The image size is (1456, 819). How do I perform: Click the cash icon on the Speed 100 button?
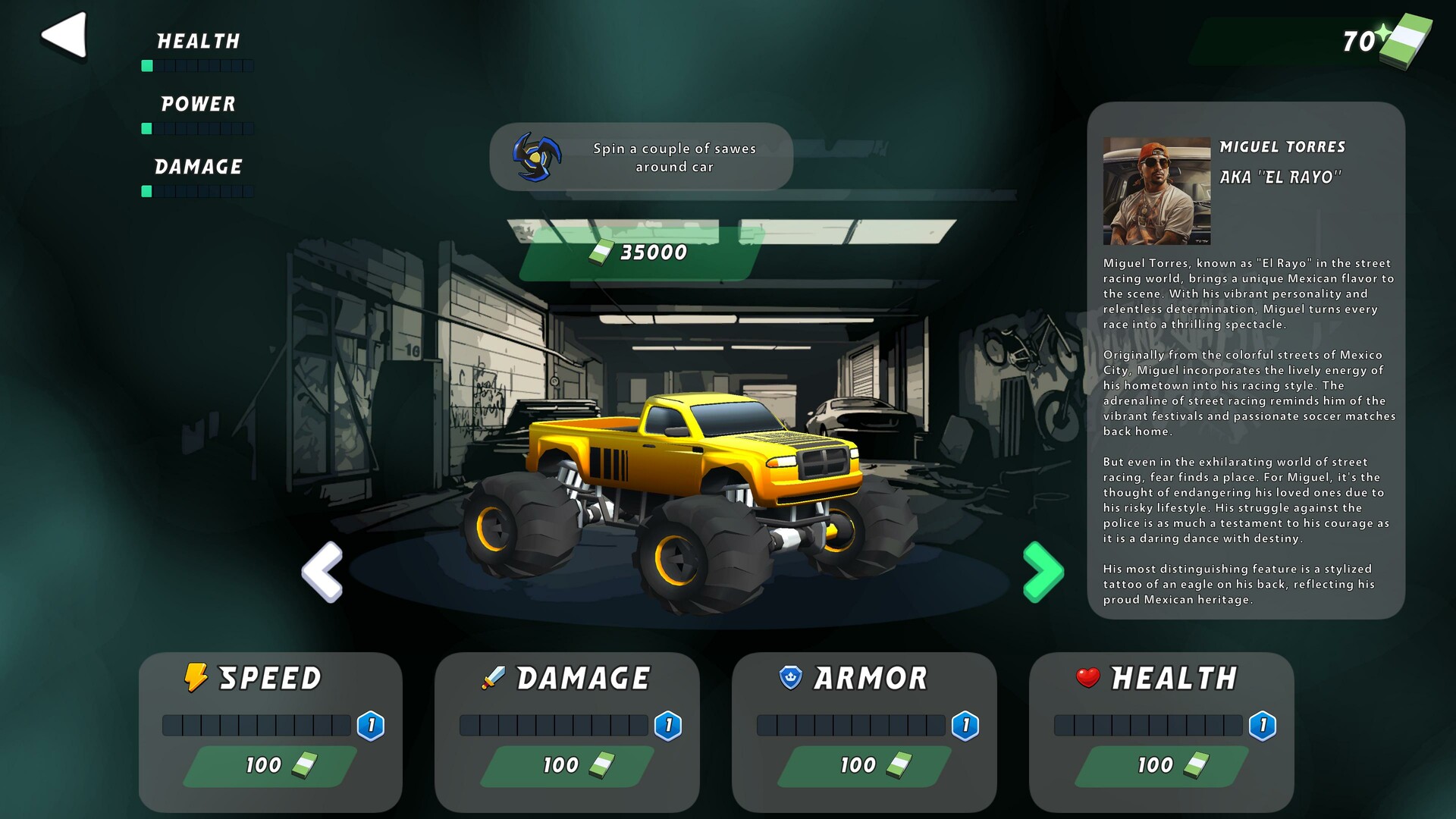303,766
